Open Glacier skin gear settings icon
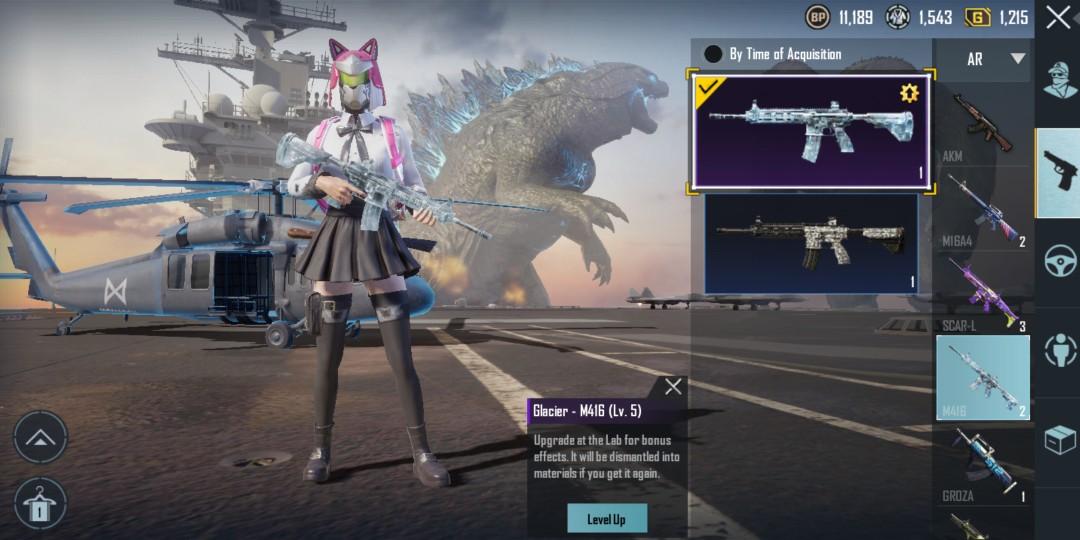This screenshot has height=540, width=1080. (x=908, y=93)
